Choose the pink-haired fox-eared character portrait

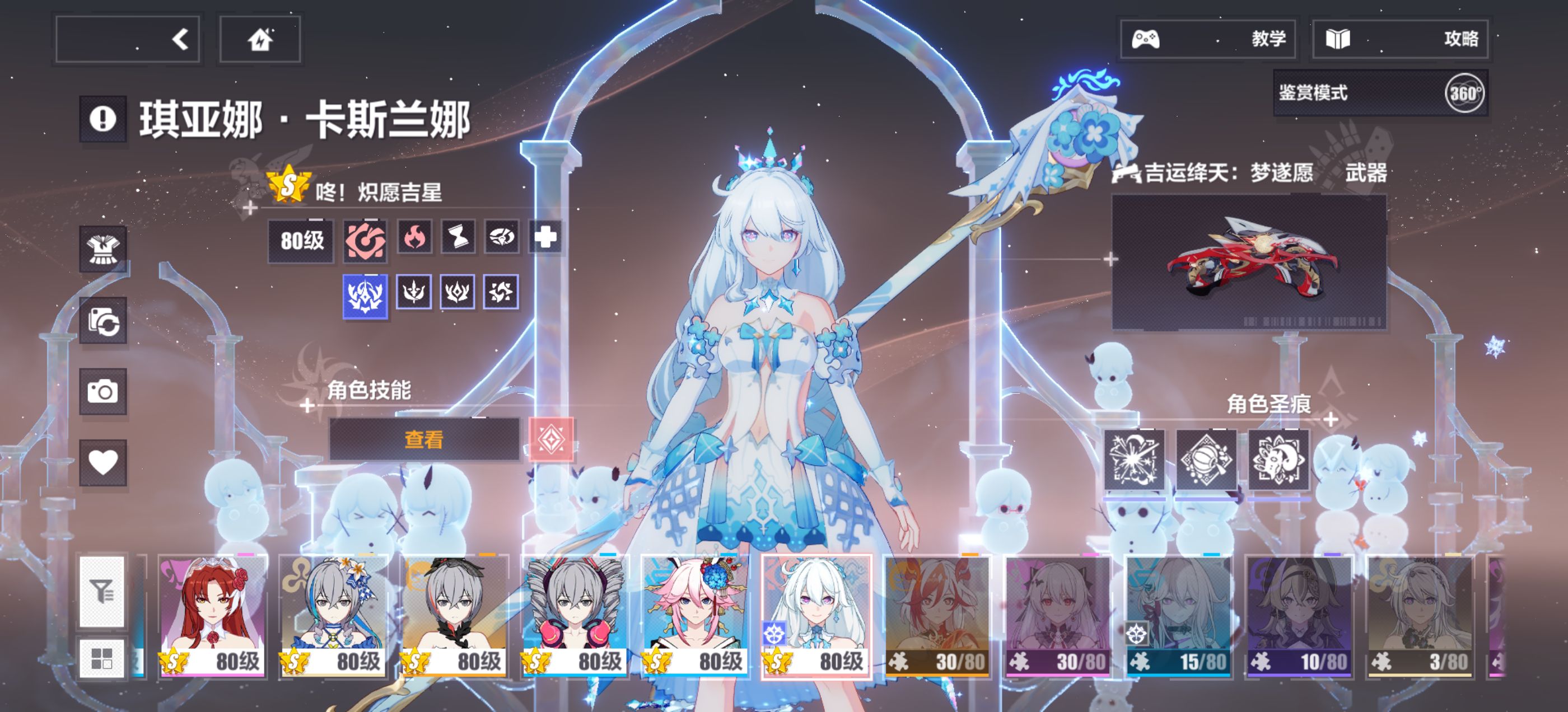695,615
